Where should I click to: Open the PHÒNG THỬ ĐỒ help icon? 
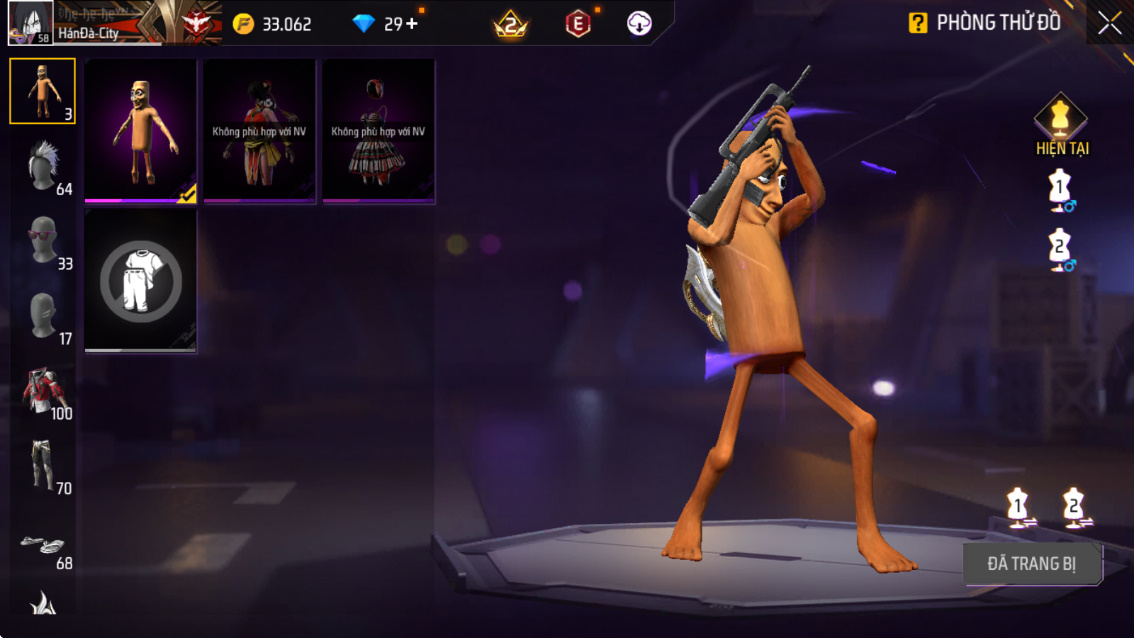point(917,23)
